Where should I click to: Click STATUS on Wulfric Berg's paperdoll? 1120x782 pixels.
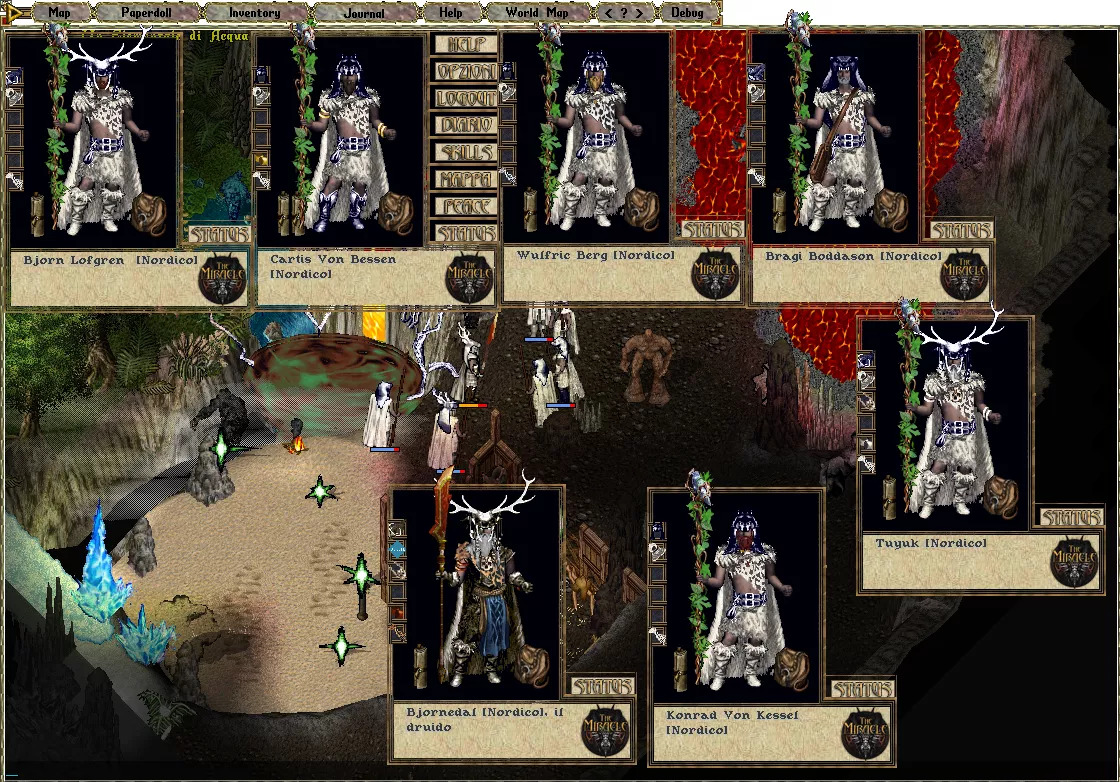tap(711, 230)
